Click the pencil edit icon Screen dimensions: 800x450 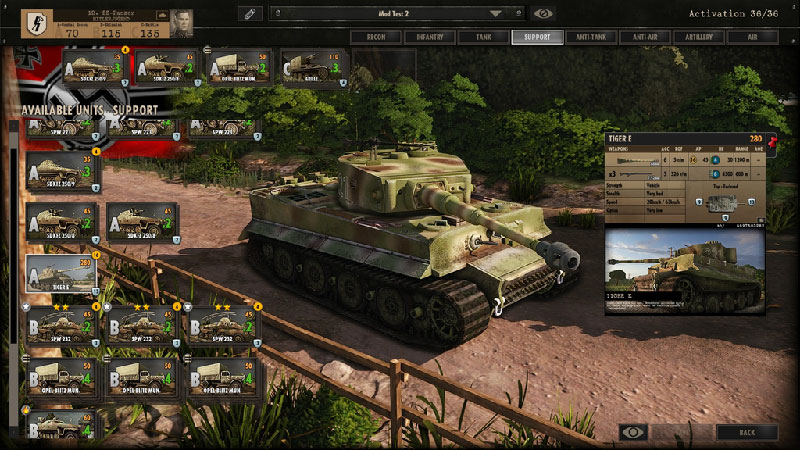[251, 13]
